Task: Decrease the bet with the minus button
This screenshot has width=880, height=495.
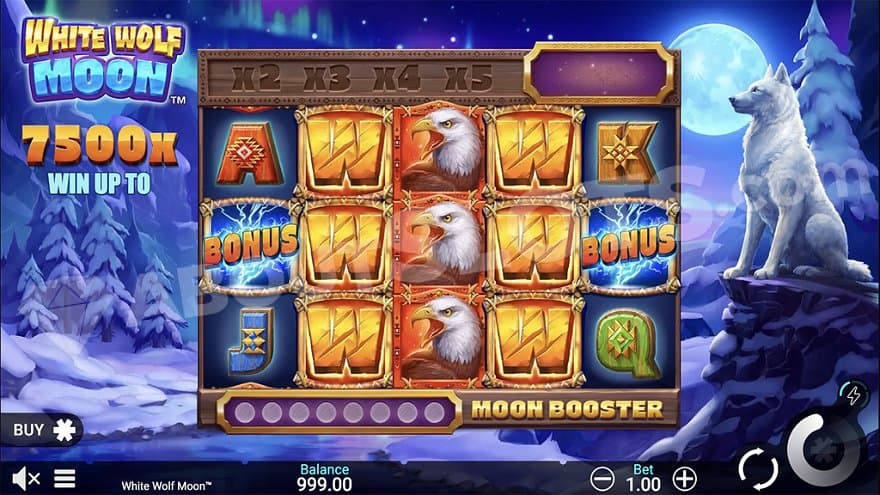Action: (x=600, y=477)
